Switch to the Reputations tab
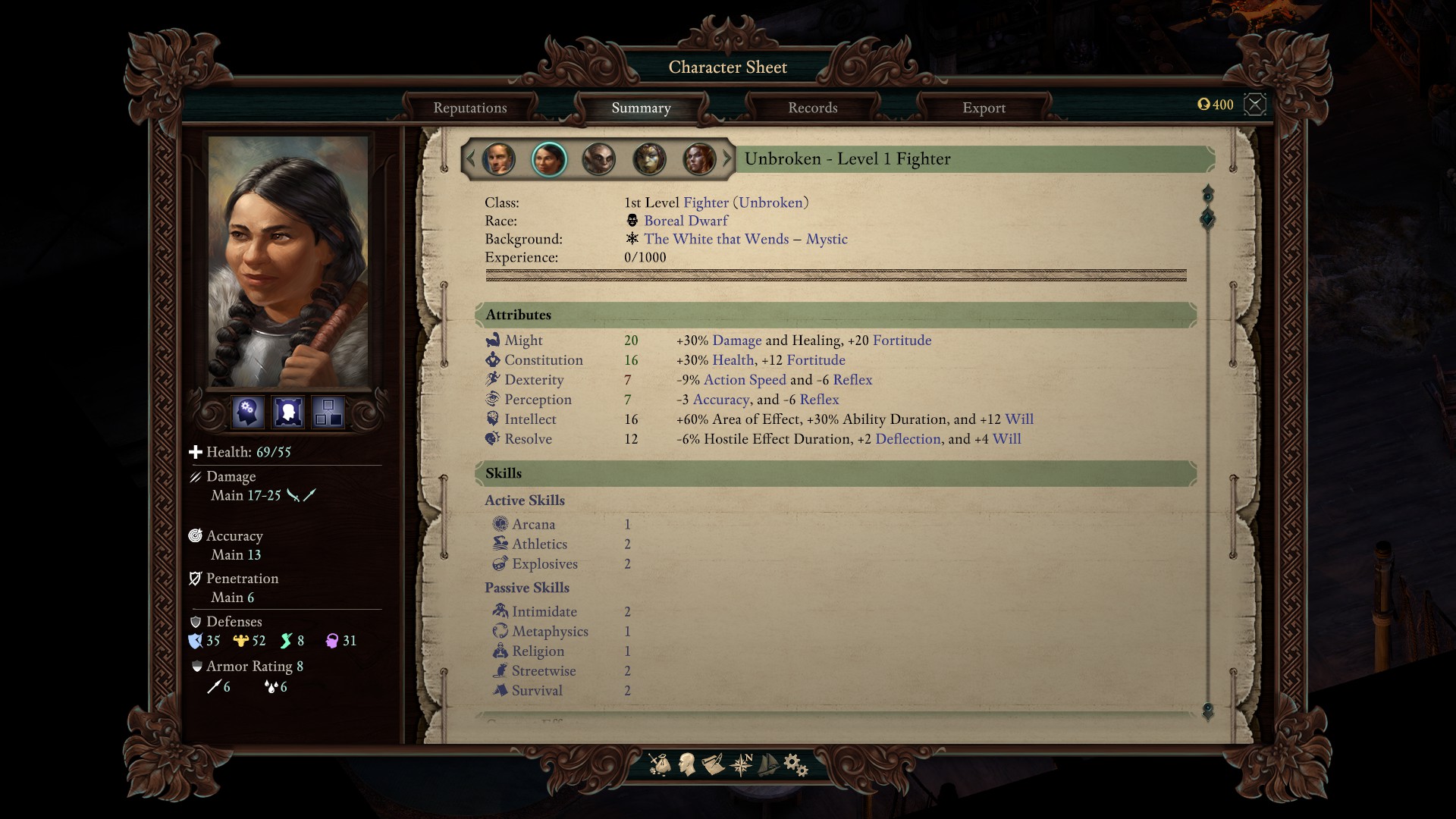This screenshot has width=1456, height=819. pos(469,108)
